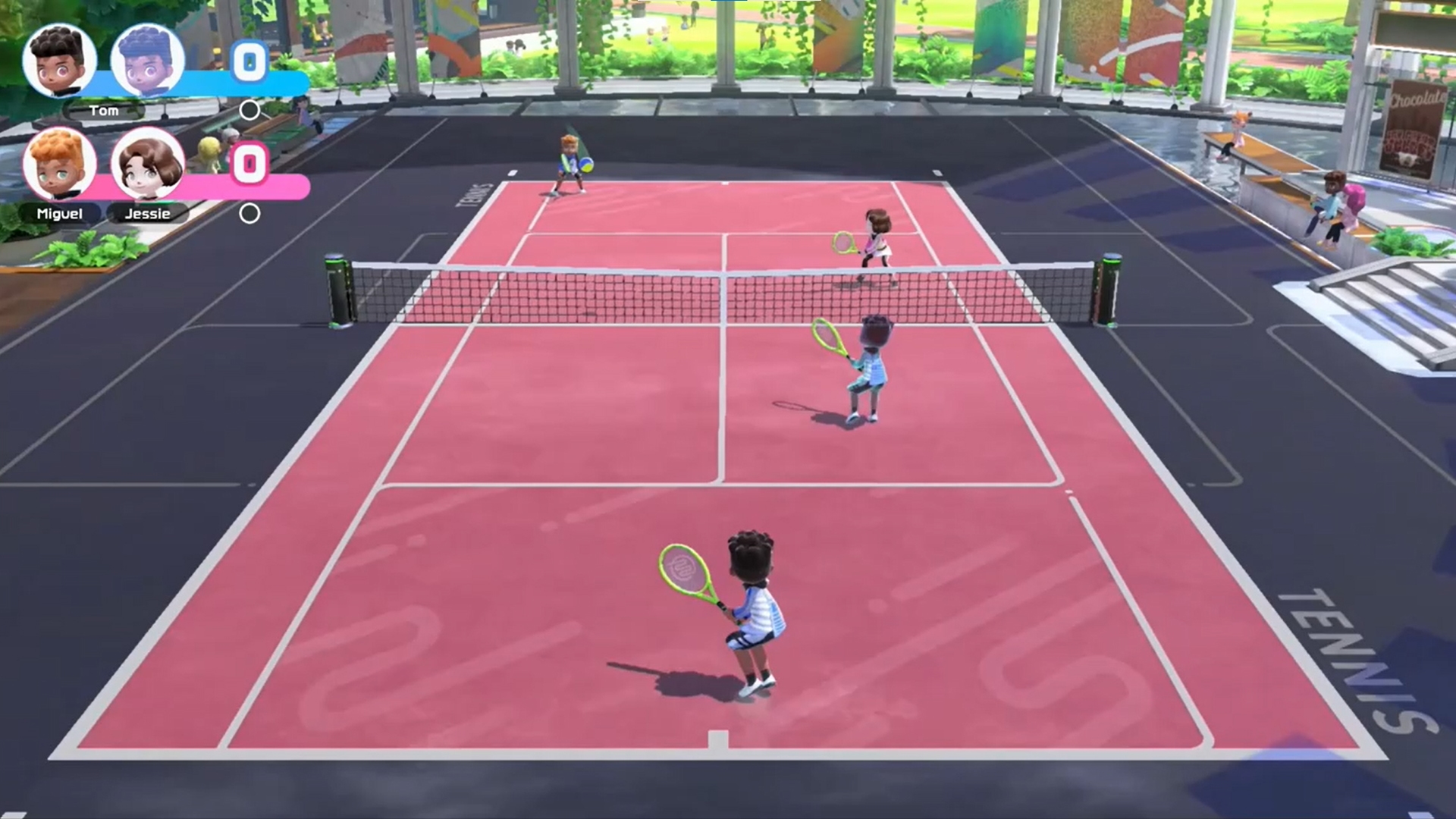Toggle the blue team's set point circle

point(250,109)
